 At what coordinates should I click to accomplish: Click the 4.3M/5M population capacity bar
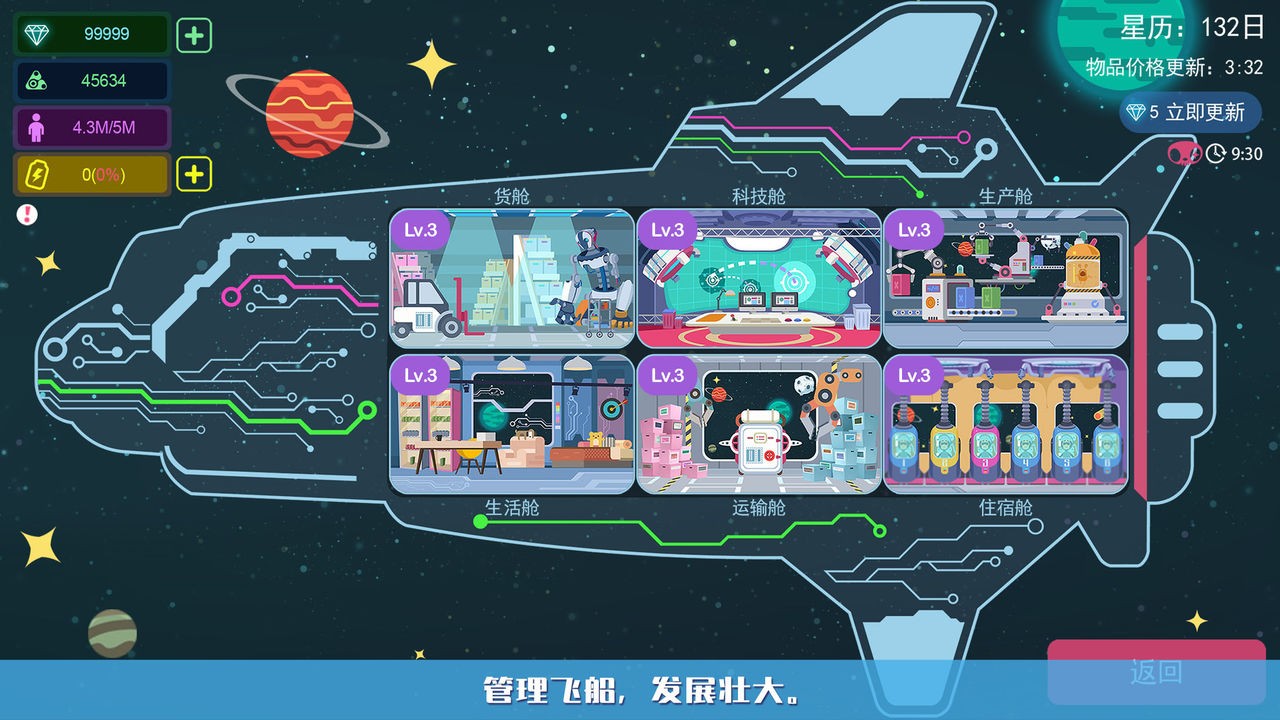tap(90, 127)
